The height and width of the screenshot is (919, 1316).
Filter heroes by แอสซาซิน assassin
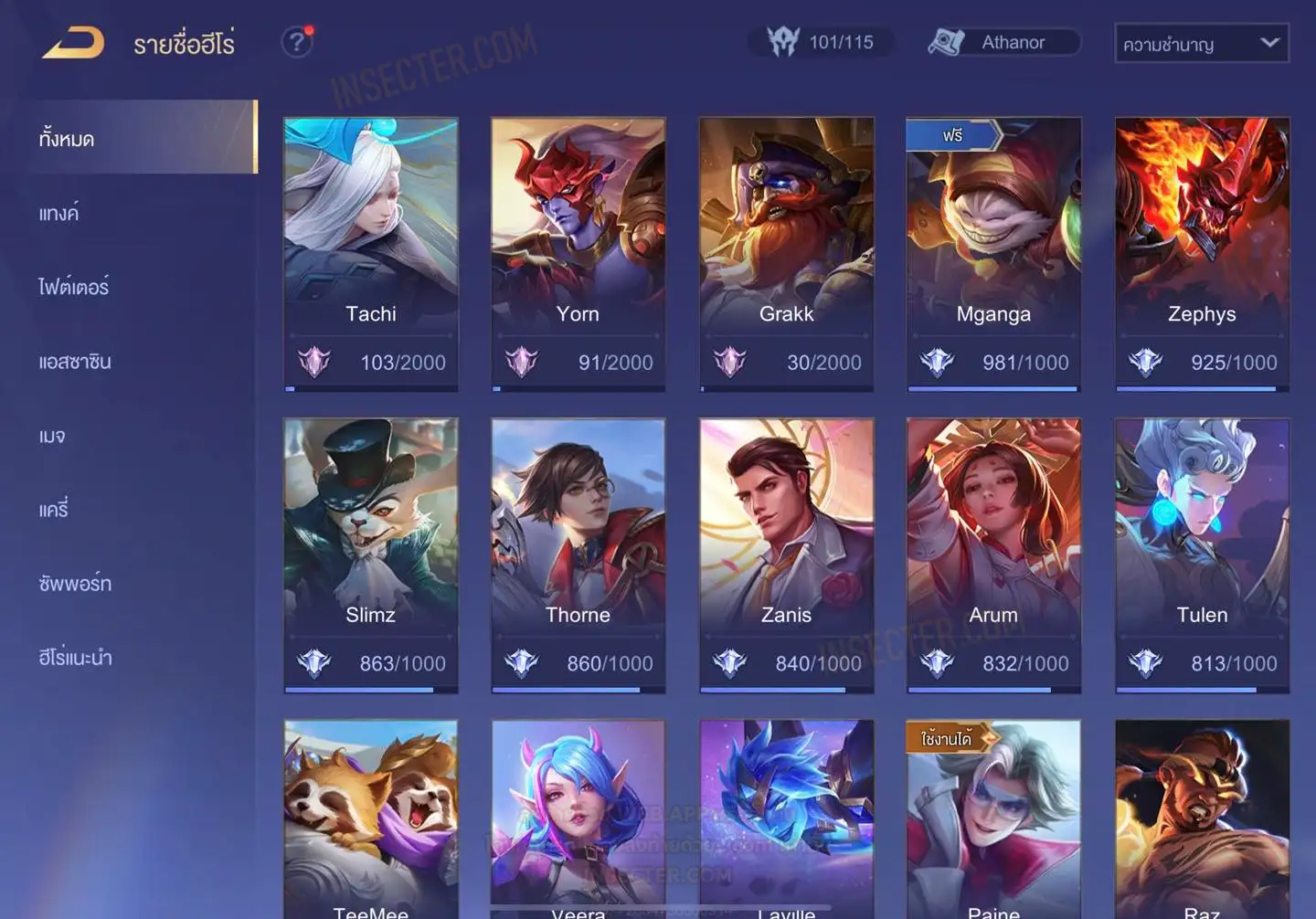[x=75, y=361]
